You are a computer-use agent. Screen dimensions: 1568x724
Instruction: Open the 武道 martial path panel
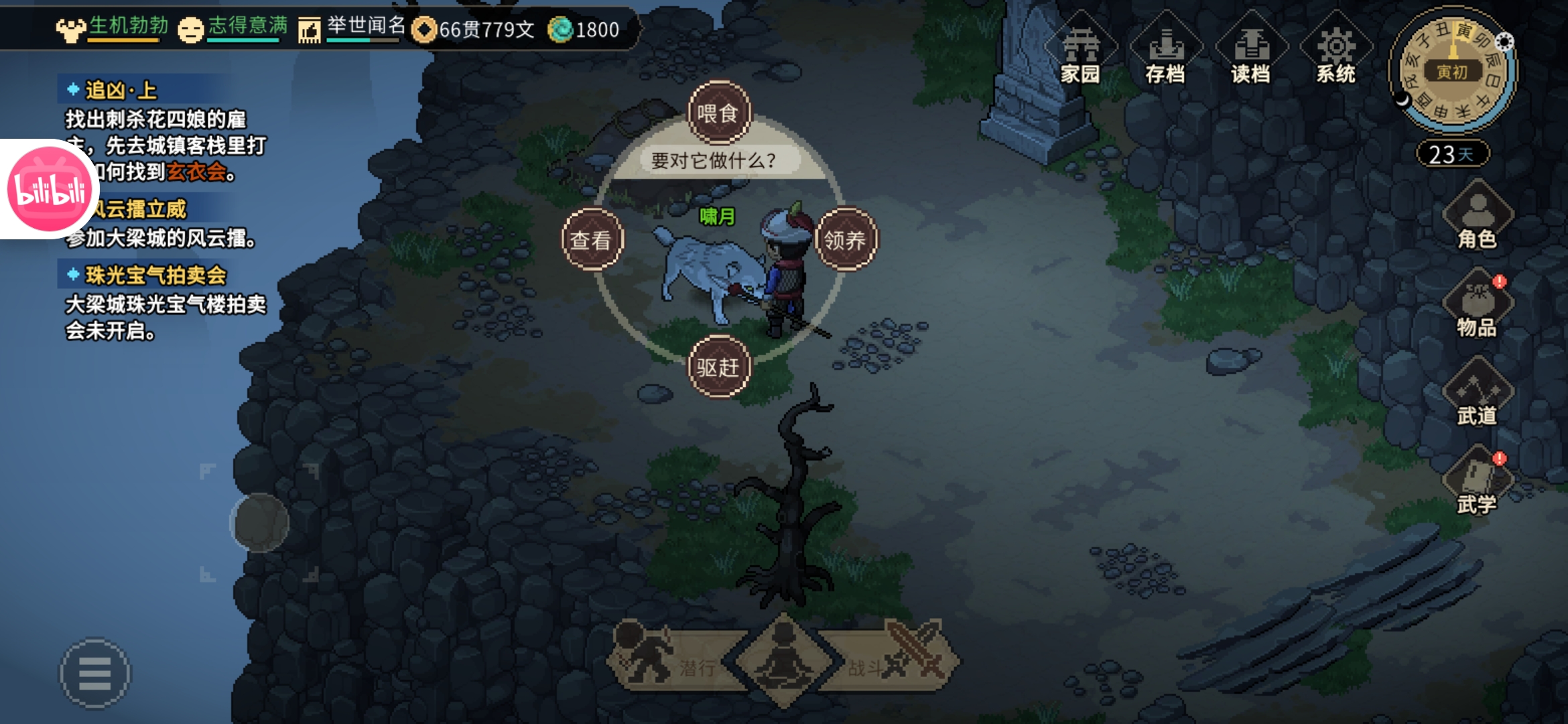[x=1477, y=394]
